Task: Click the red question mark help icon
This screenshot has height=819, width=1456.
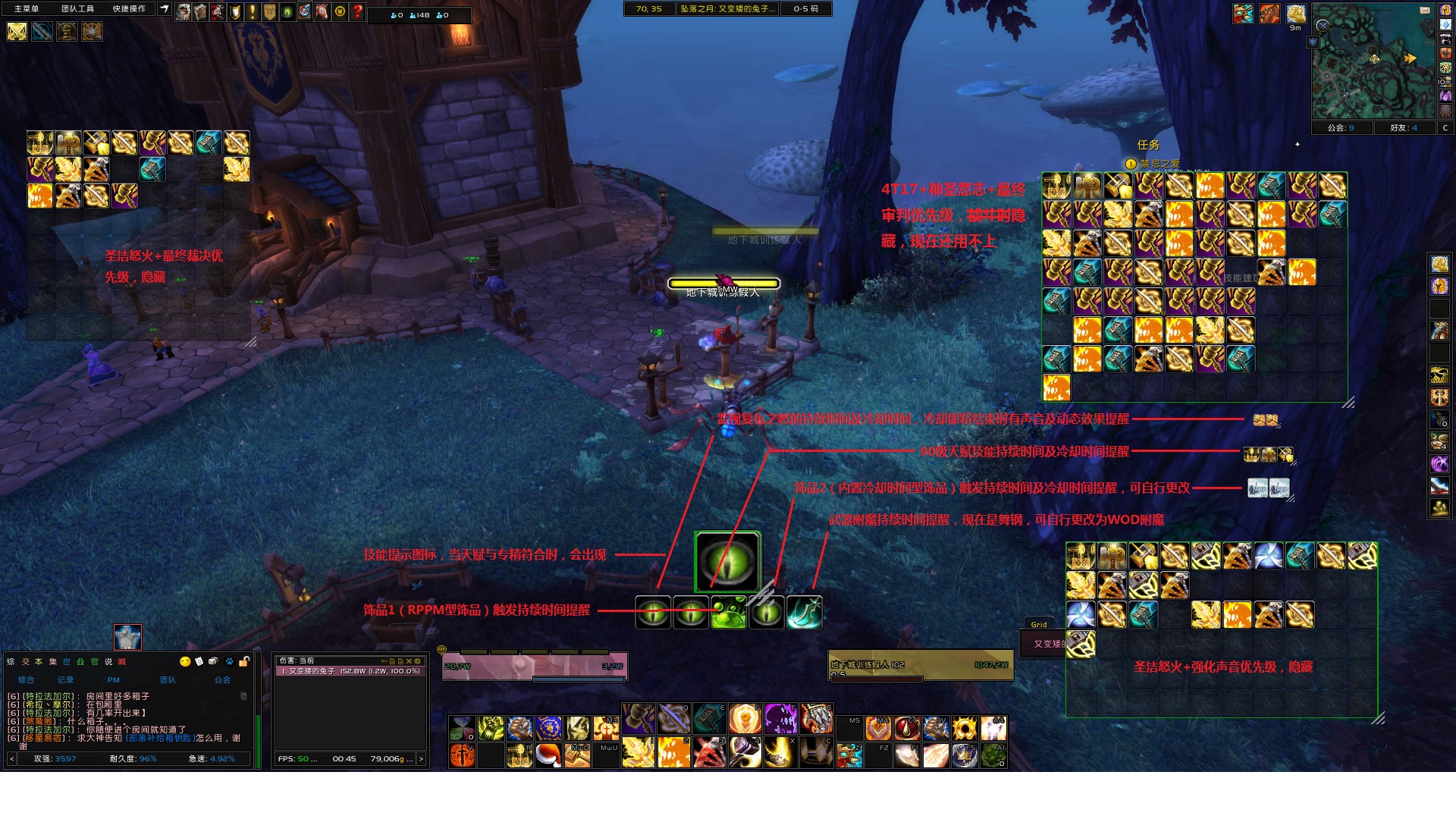Action: 356,11
